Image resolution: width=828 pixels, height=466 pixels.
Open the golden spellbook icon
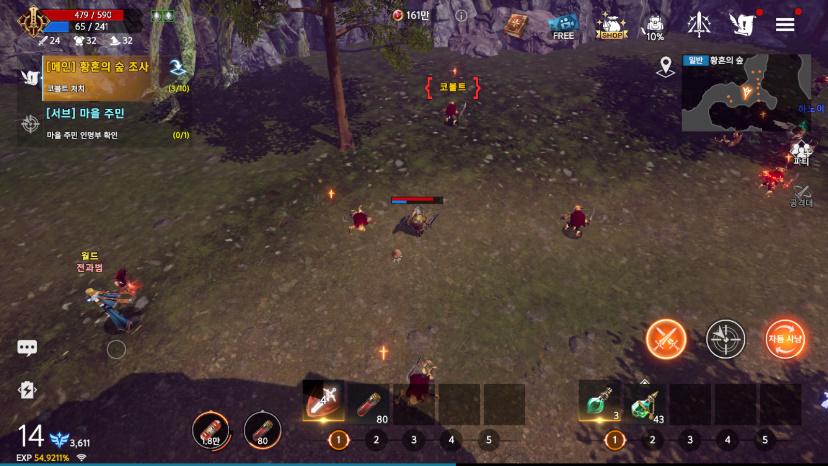coord(515,25)
